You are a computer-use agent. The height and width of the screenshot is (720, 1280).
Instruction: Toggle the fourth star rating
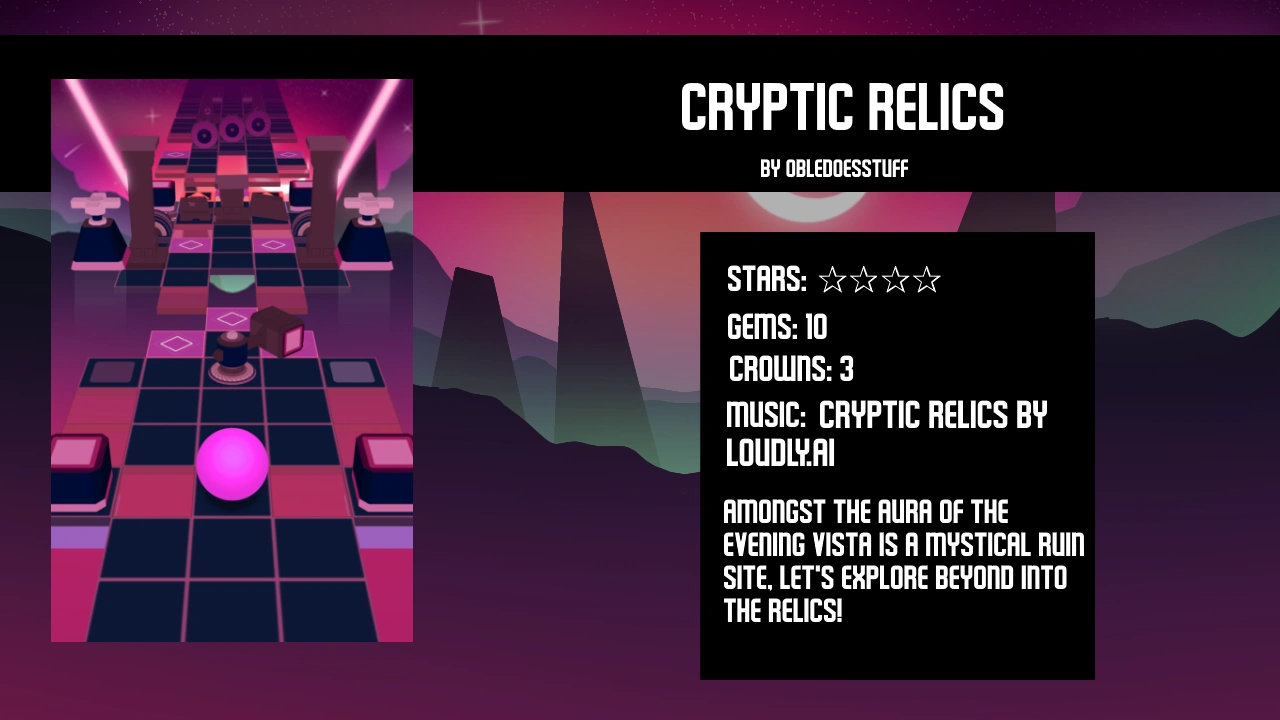[928, 281]
